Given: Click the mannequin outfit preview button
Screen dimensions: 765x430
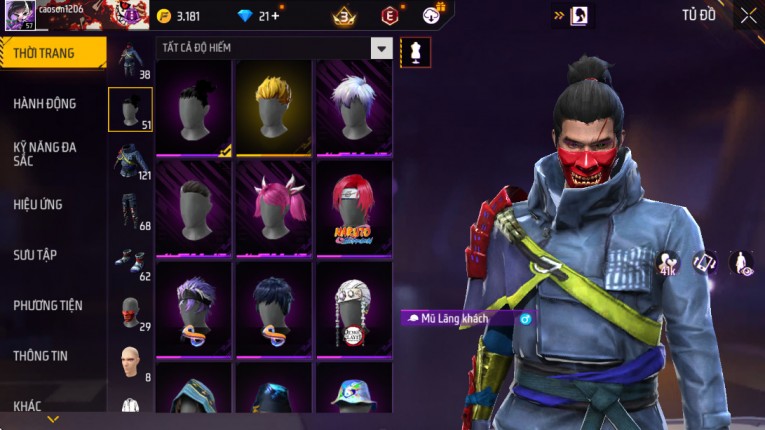Looking at the screenshot, I should click(x=415, y=53).
